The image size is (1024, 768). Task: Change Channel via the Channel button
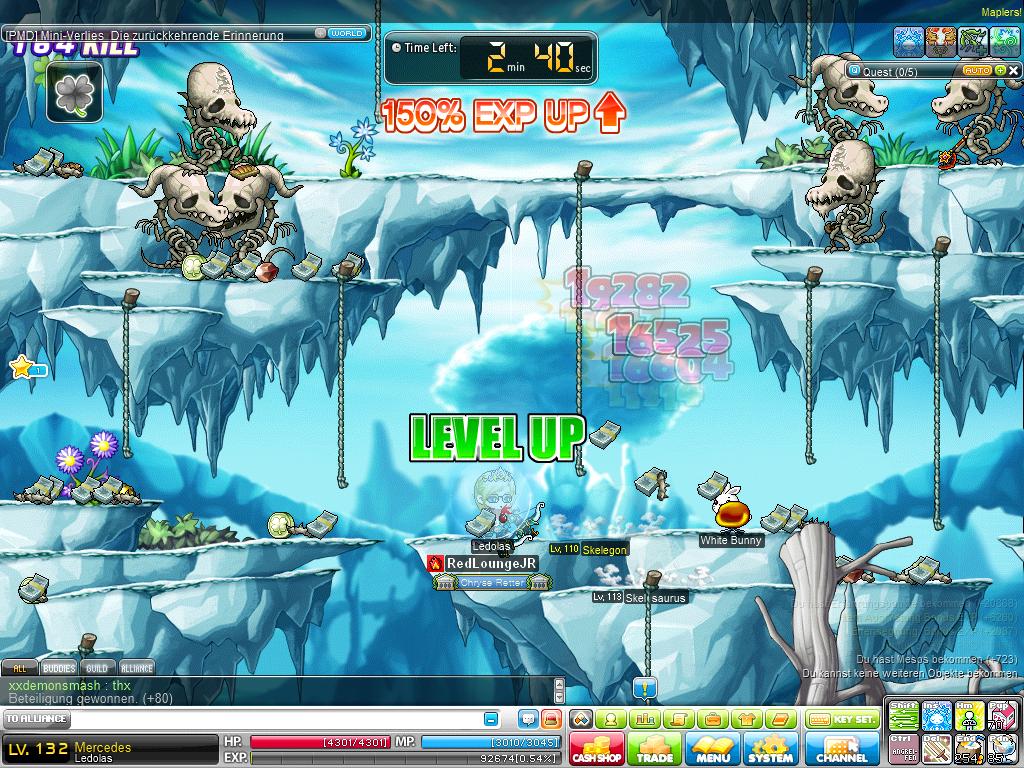[x=841, y=749]
